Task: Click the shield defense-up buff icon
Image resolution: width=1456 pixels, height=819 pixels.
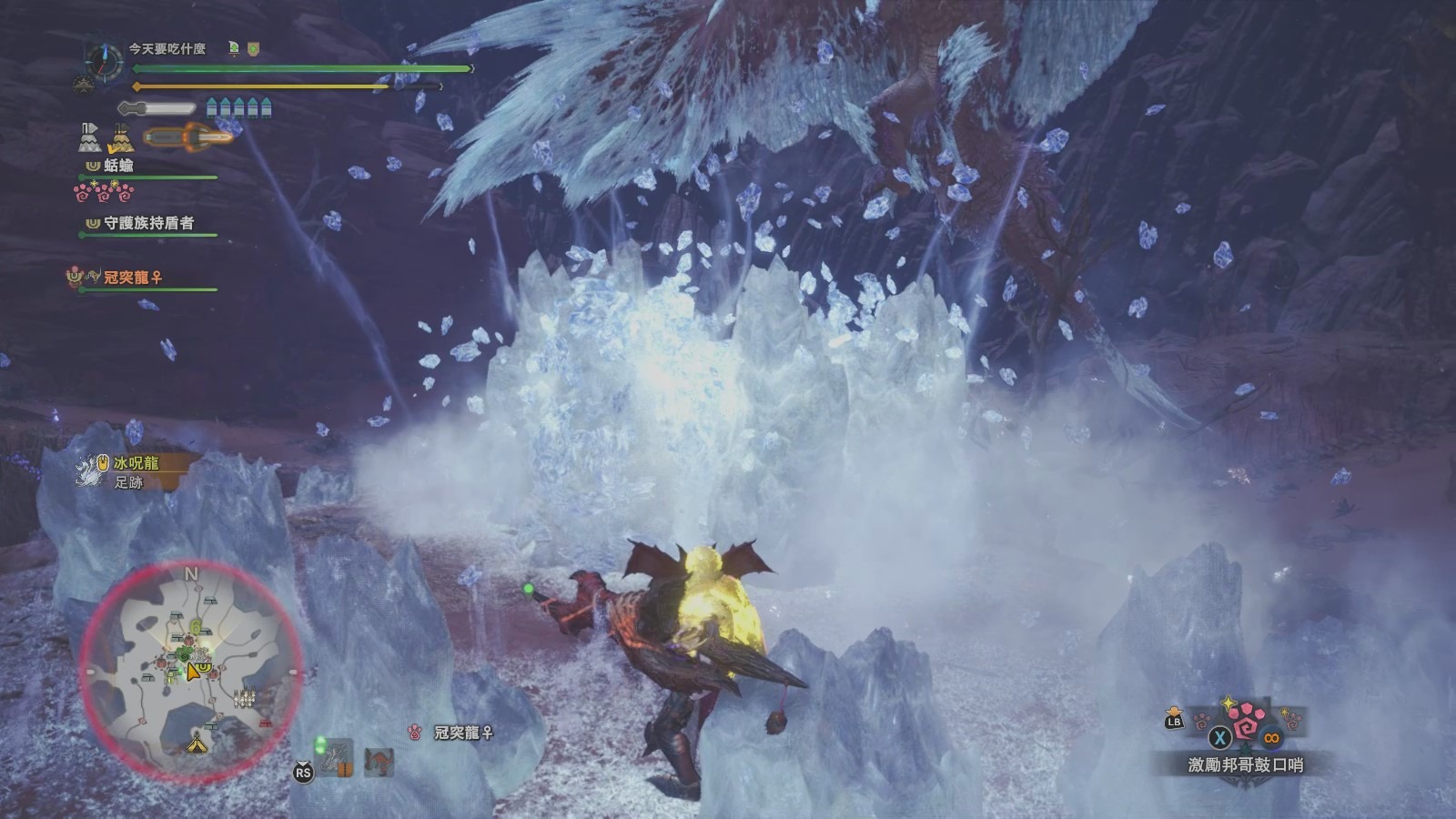Action: (x=254, y=49)
